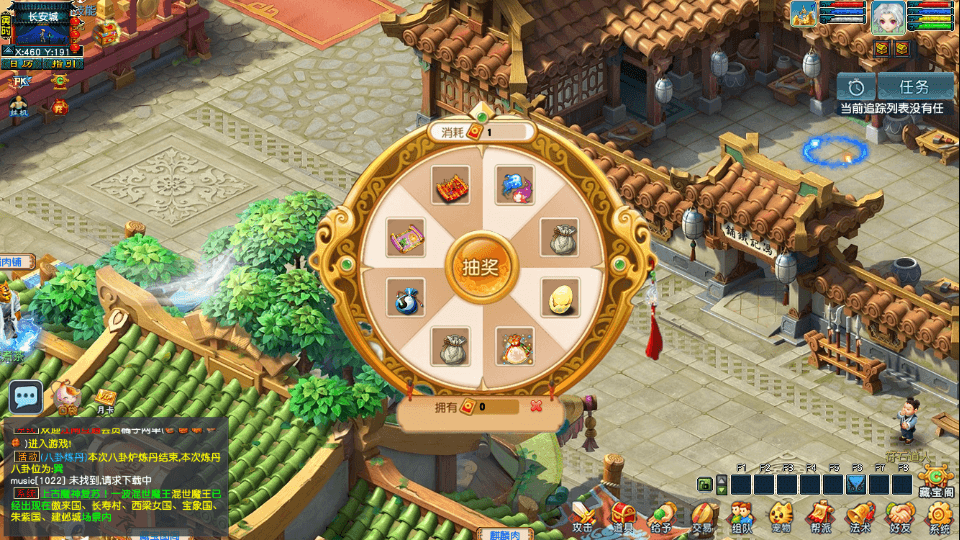
Task: Open the 道具 item bag
Action: coord(625,516)
